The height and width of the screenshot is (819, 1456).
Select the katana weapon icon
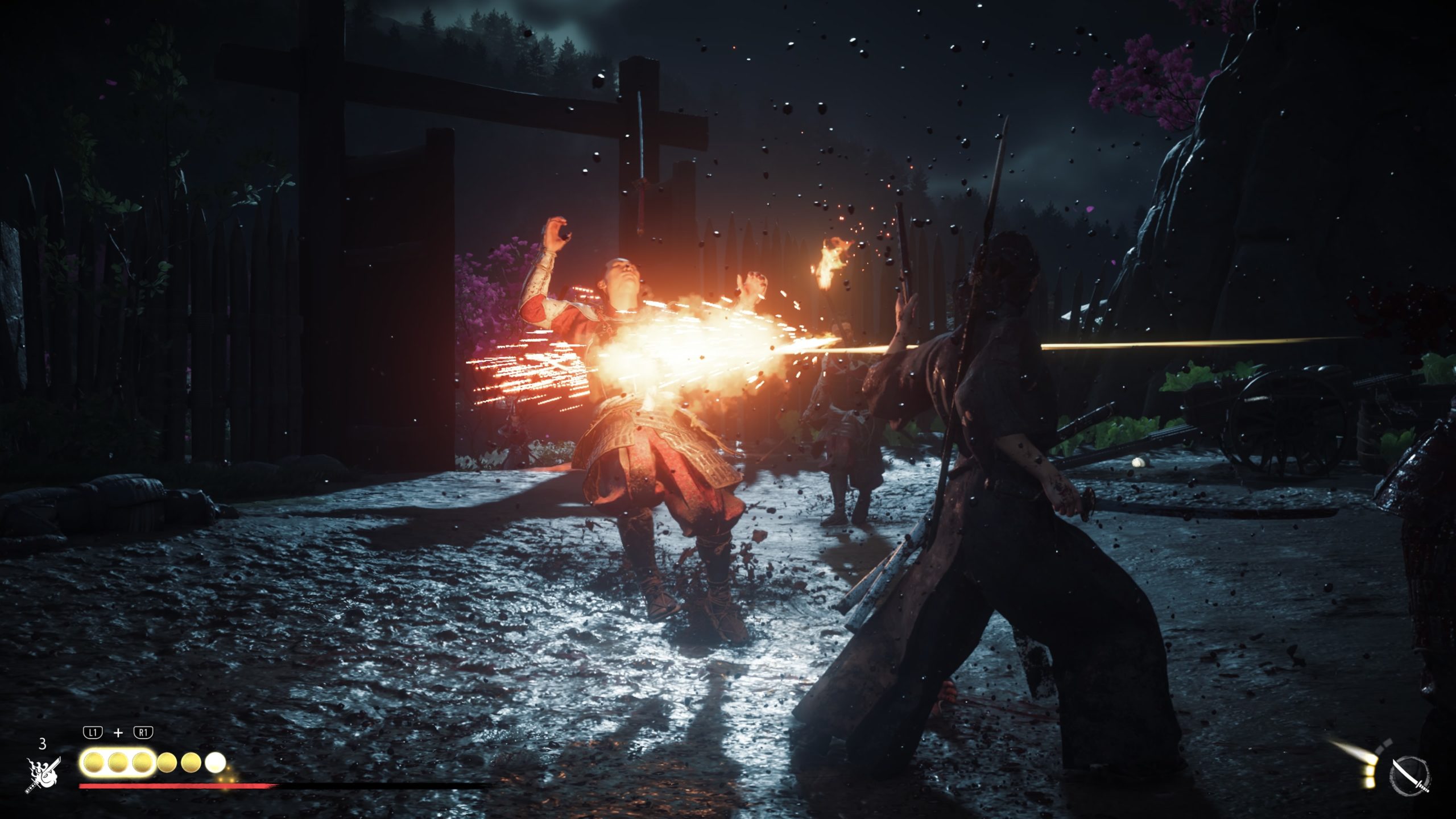[x=1410, y=775]
